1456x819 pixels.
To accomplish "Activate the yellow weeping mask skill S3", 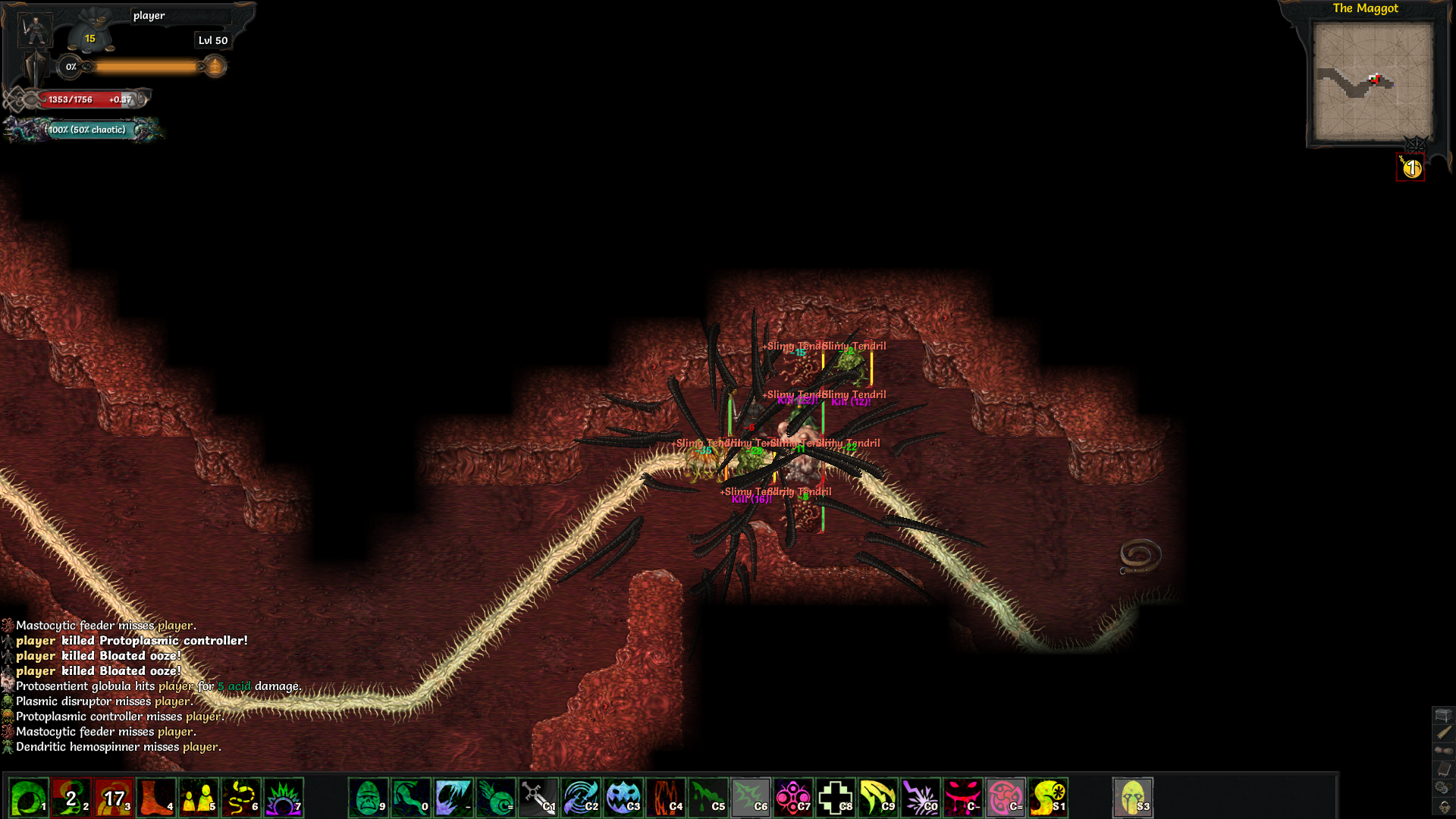I will [x=1132, y=799].
